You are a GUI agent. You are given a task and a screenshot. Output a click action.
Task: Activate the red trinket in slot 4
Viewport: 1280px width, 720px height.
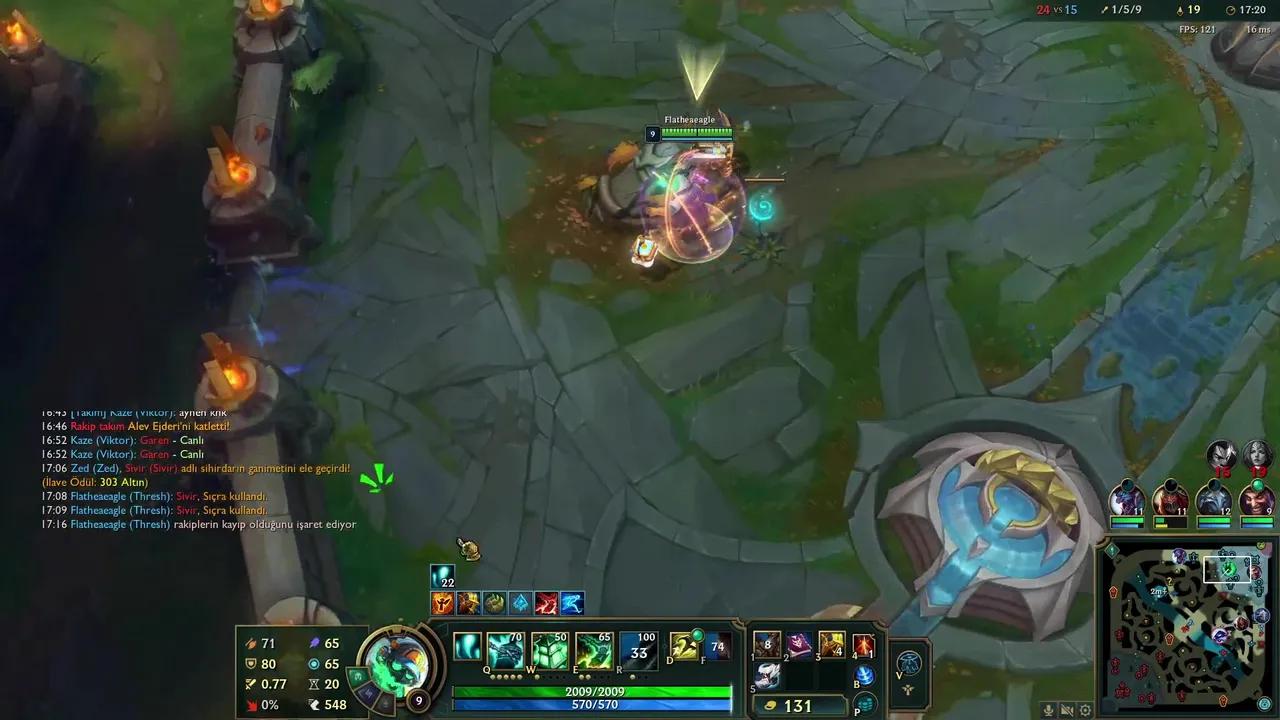[x=864, y=644]
